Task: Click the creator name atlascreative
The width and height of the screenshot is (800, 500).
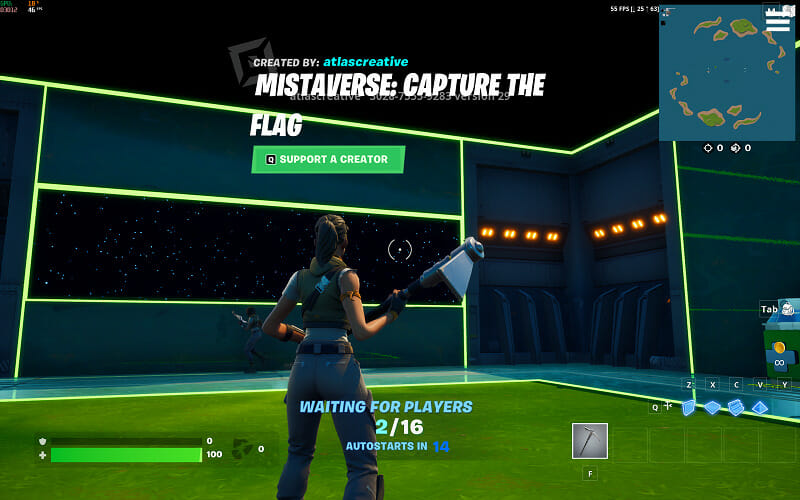Action: coord(366,62)
